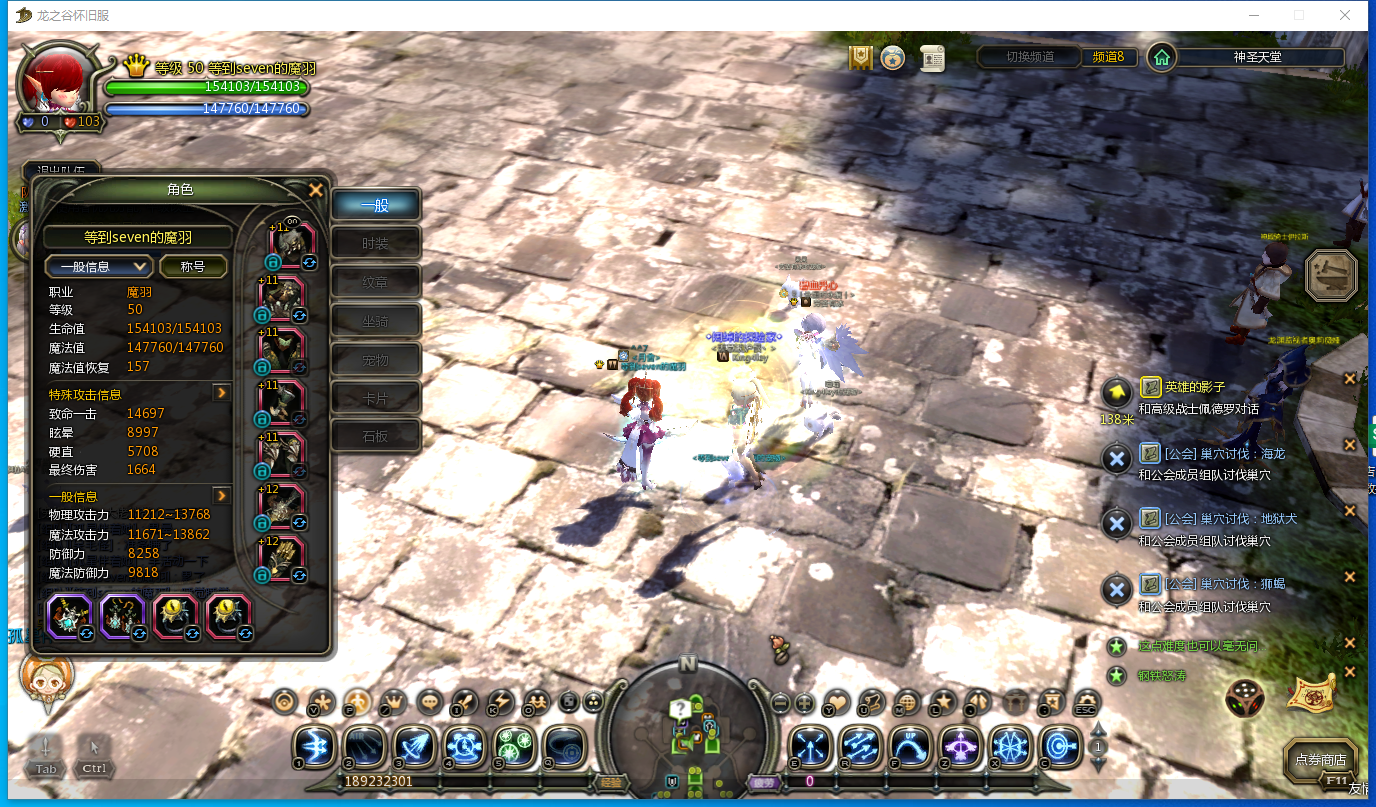Use the UP arrow arc skill

(x=909, y=746)
